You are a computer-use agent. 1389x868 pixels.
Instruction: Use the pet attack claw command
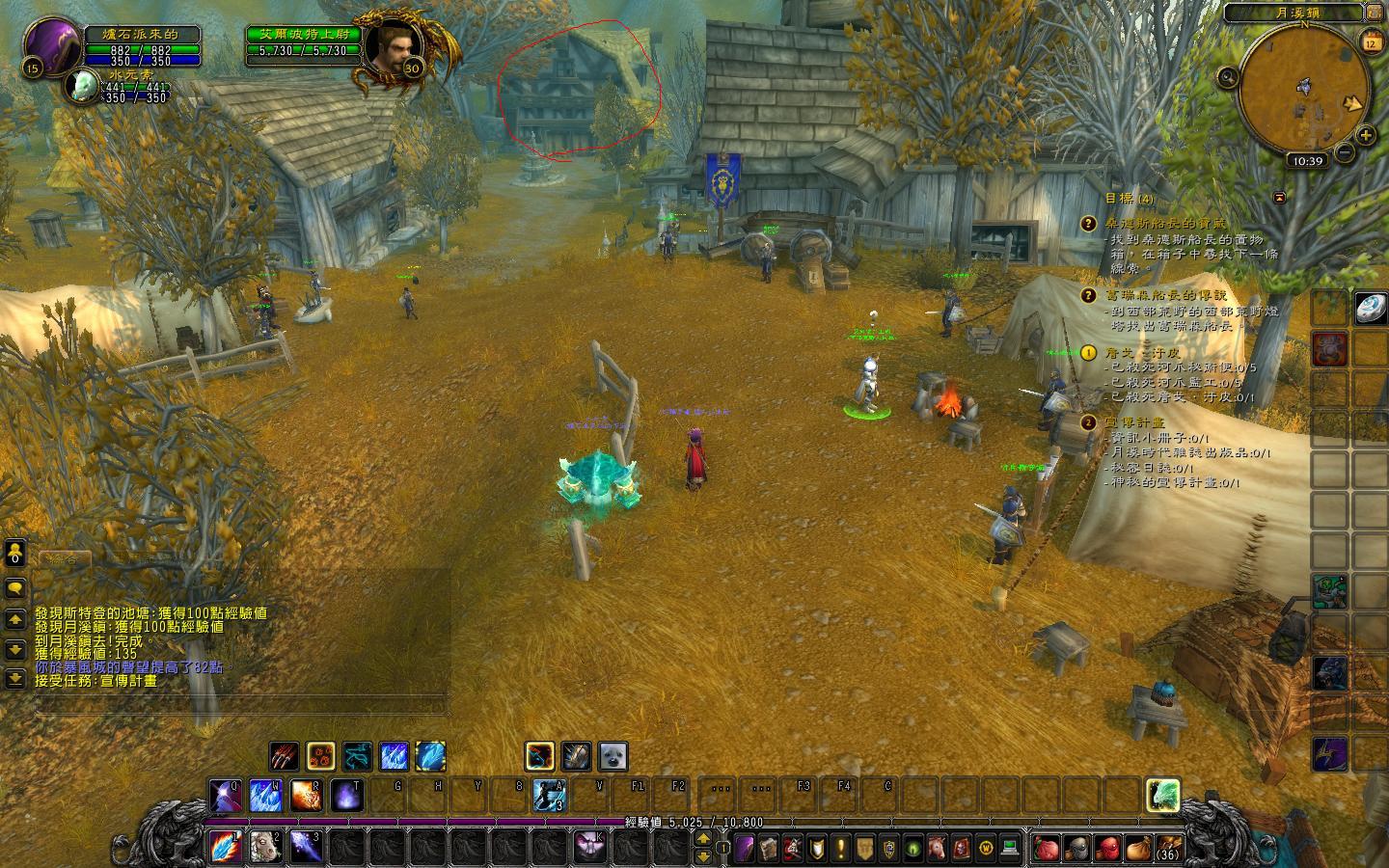click(x=284, y=756)
